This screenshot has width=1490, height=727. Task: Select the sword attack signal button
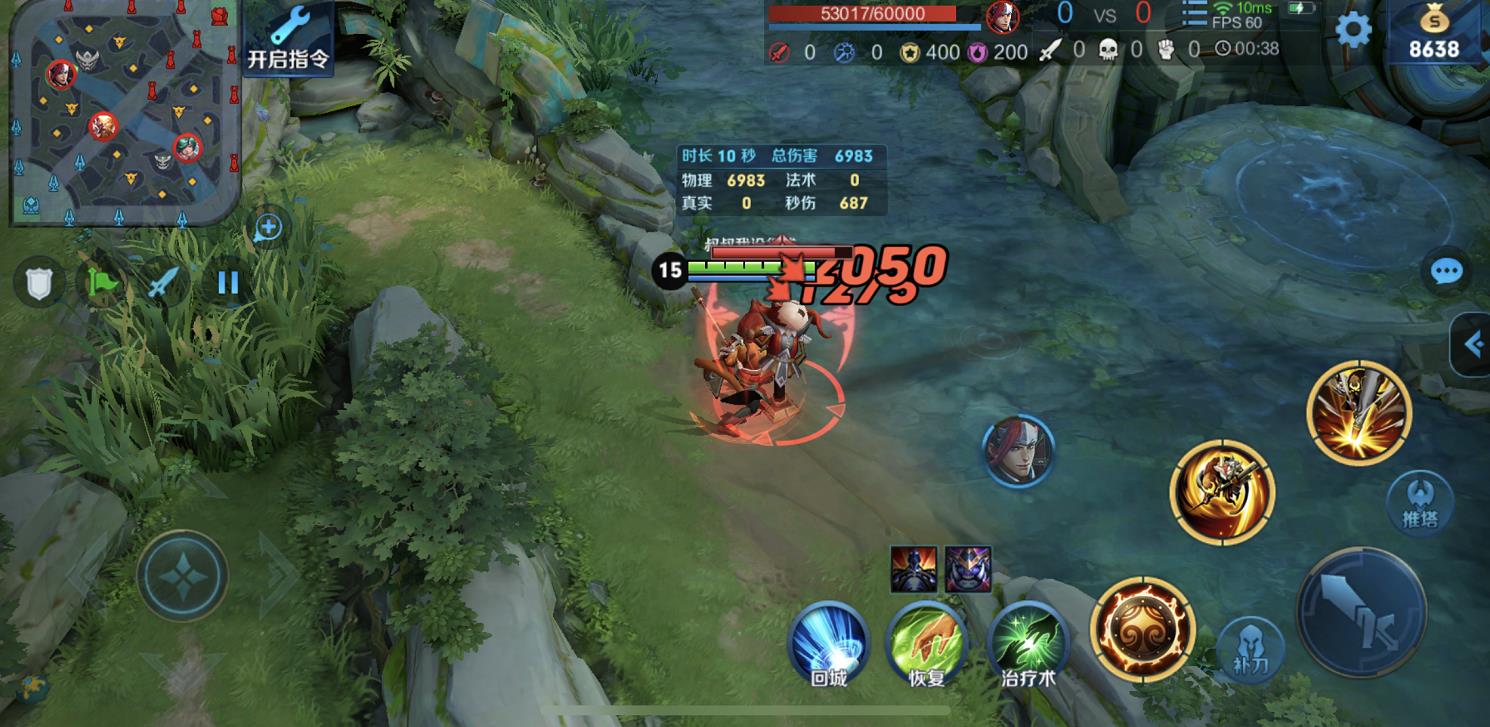(x=164, y=283)
